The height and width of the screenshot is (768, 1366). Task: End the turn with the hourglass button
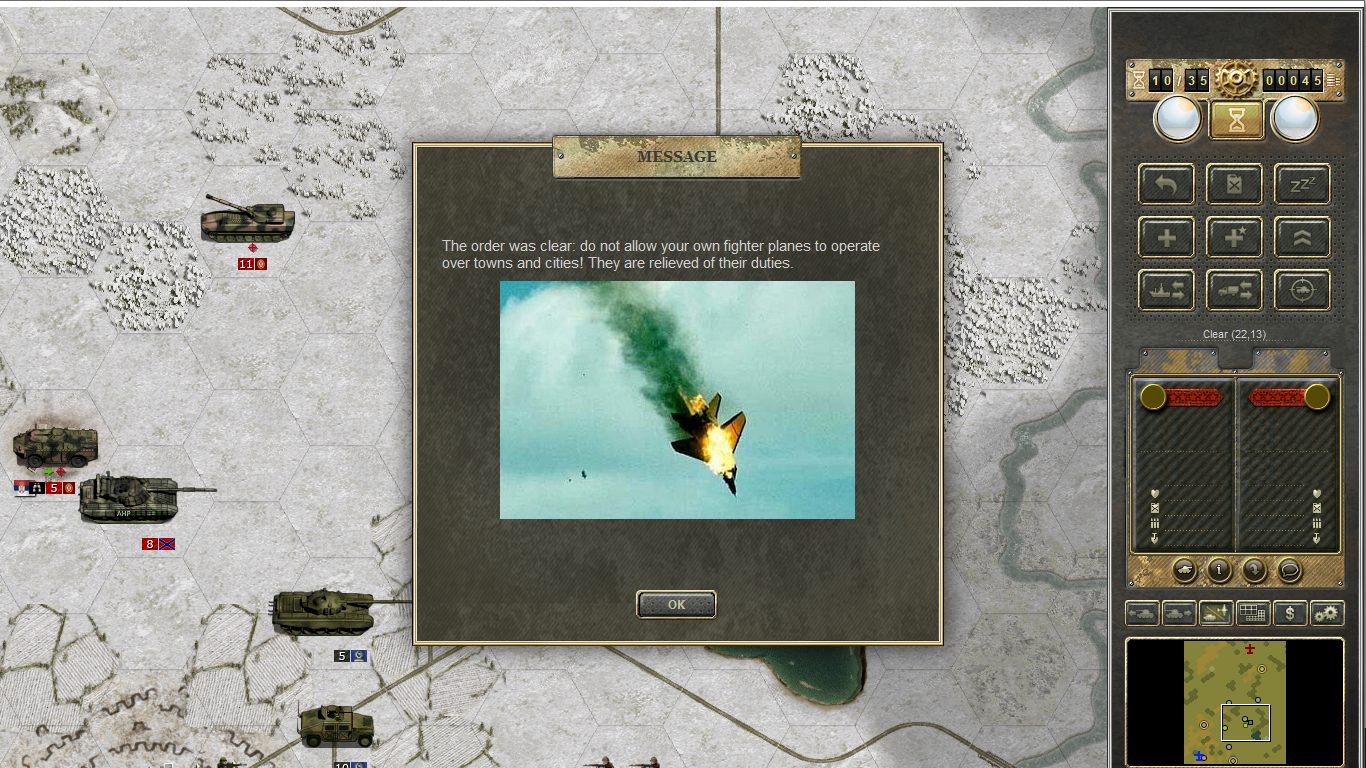click(1237, 120)
